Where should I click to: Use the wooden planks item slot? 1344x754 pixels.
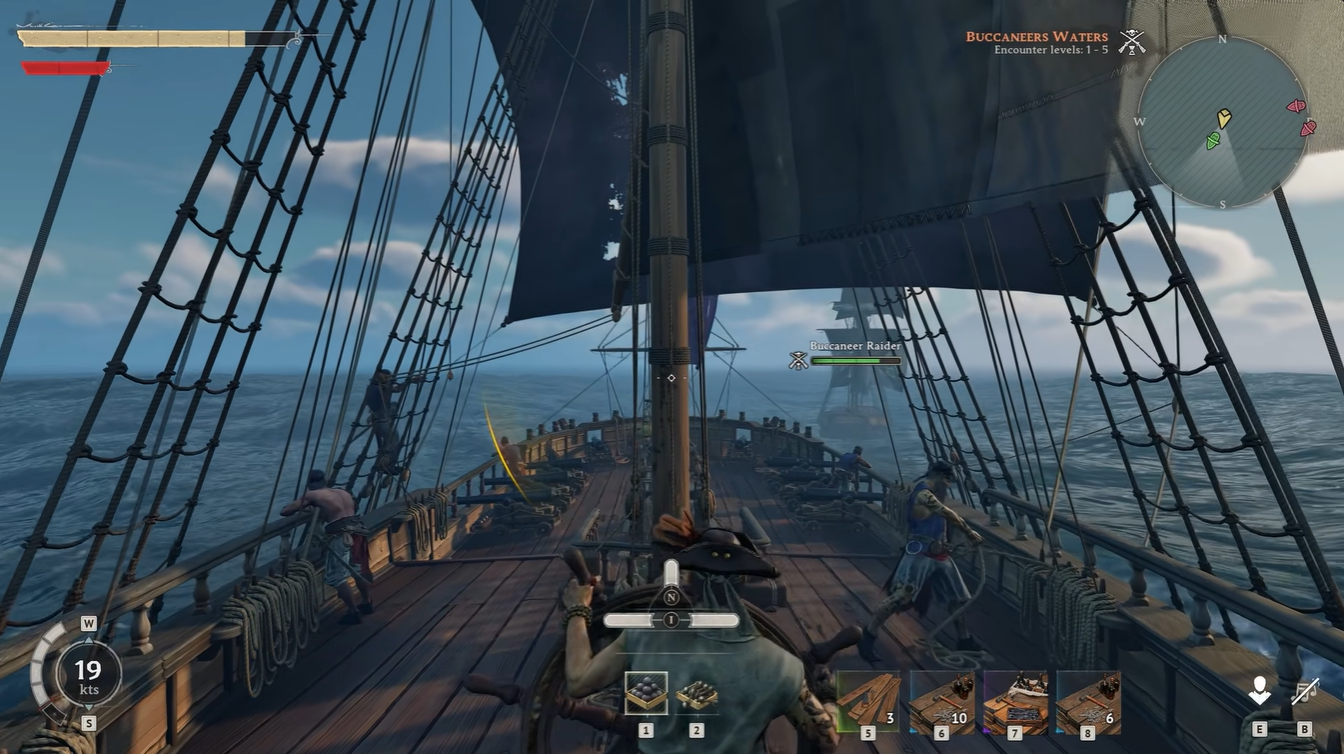tap(868, 702)
